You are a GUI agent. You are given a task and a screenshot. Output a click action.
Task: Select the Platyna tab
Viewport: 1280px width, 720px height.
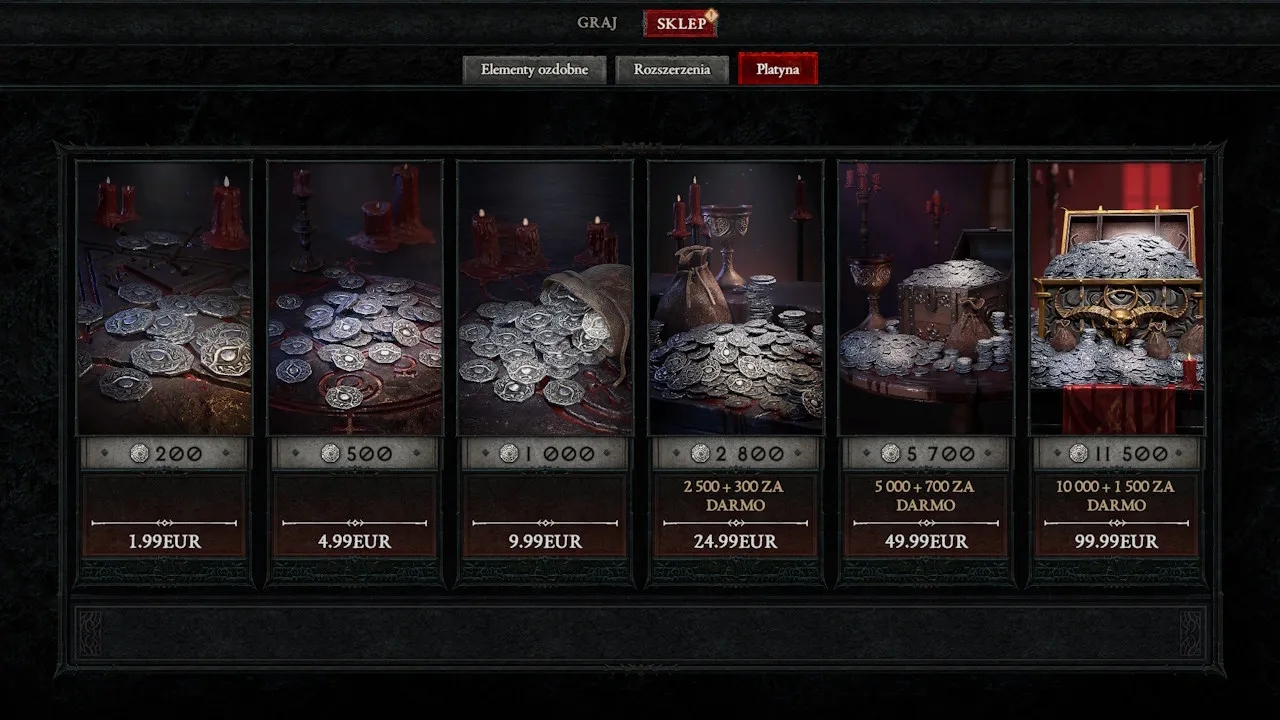[778, 69]
